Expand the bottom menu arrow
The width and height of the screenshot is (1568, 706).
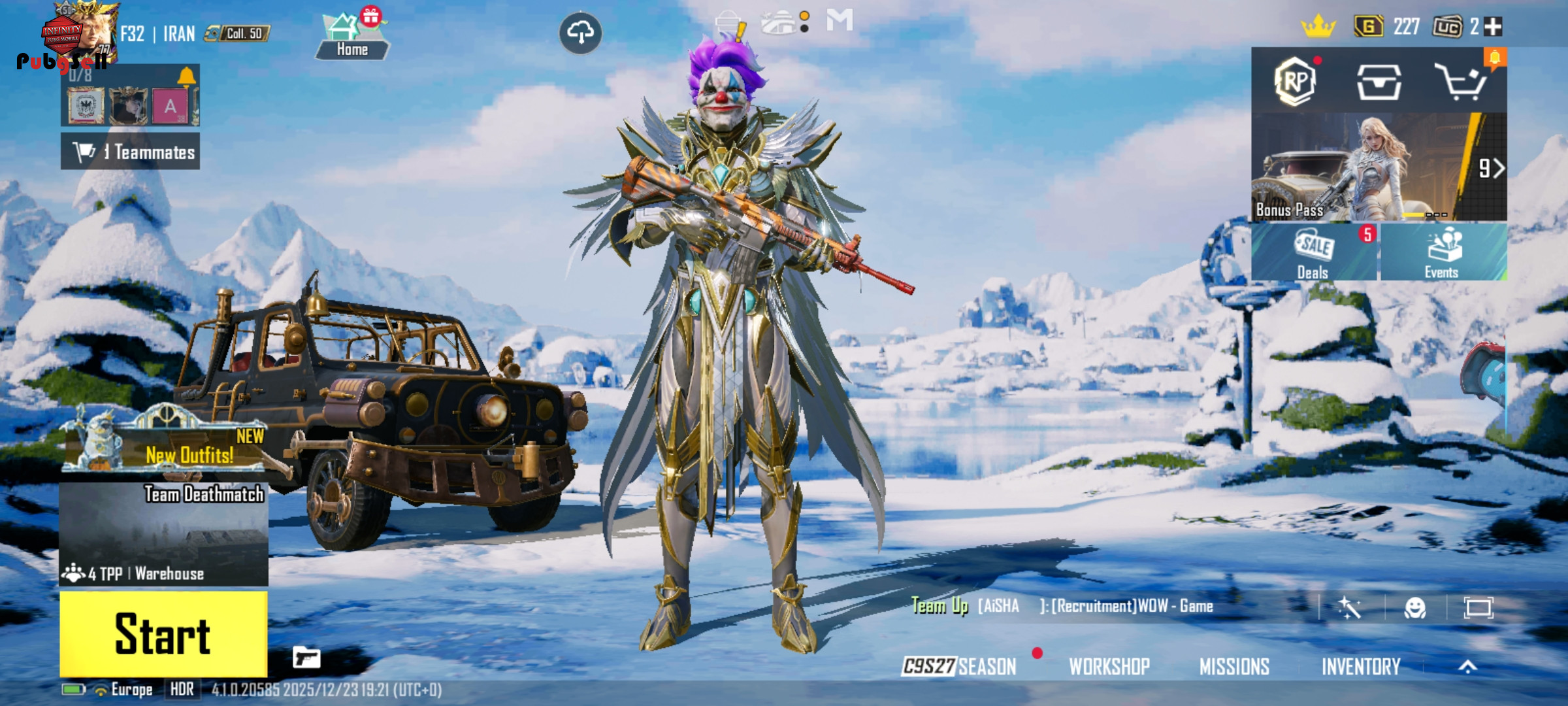(1467, 666)
